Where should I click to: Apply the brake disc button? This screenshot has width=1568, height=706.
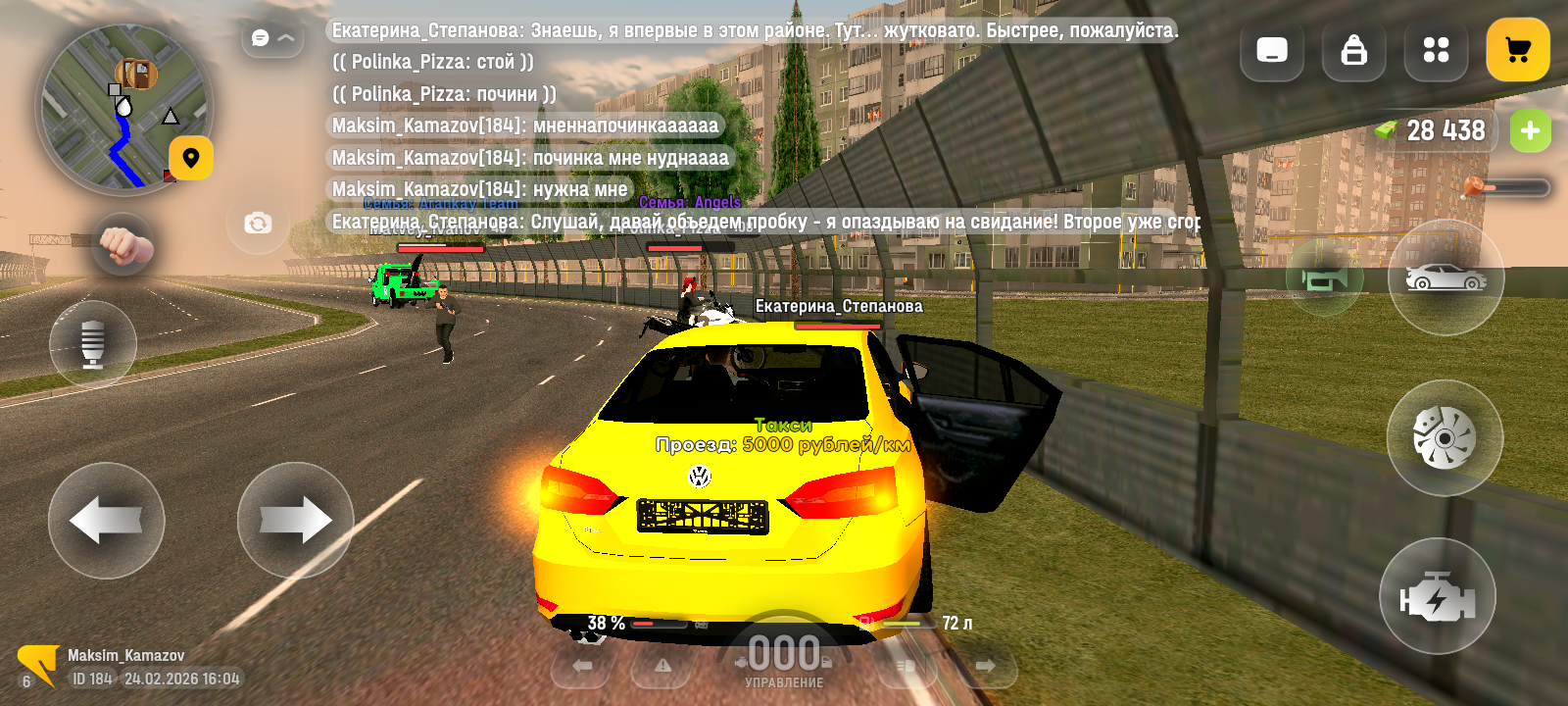(1445, 437)
